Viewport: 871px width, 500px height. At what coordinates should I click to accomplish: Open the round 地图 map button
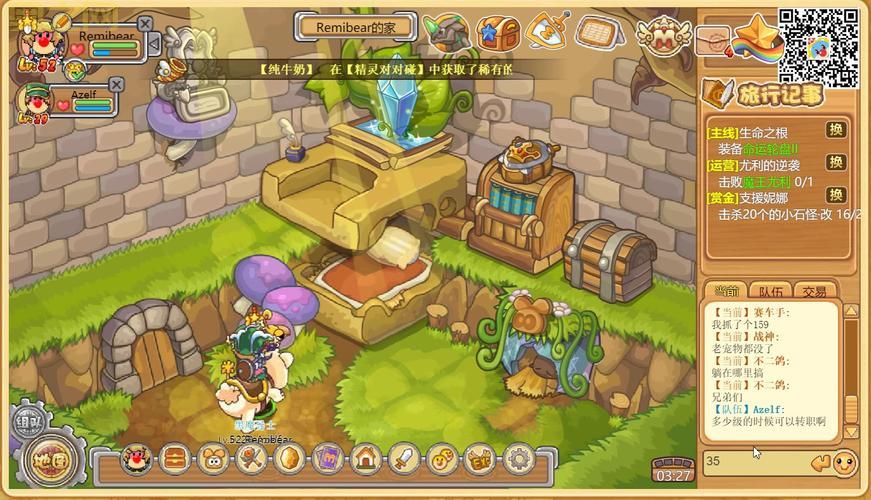coord(46,463)
